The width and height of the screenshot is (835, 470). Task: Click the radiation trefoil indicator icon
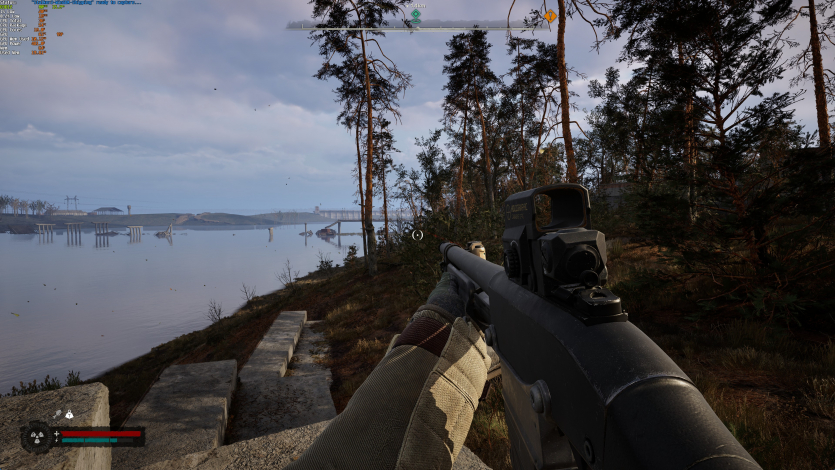click(x=36, y=436)
